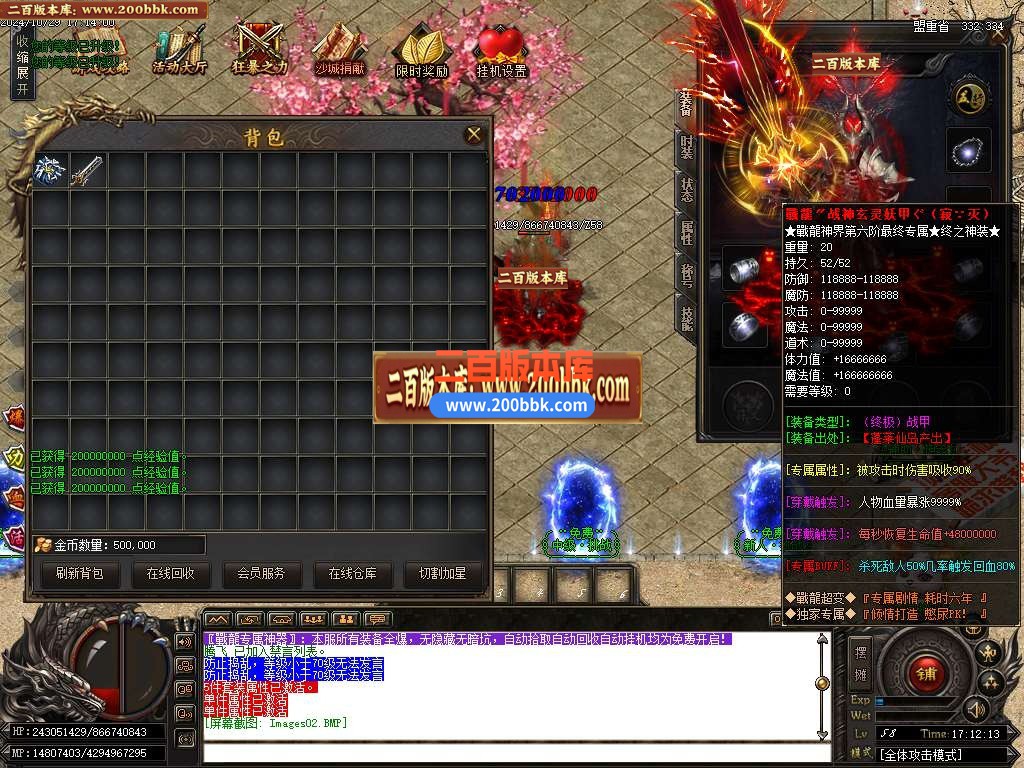Select the sword item in the backpack
The image size is (1024, 768).
pyautogui.click(x=87, y=170)
